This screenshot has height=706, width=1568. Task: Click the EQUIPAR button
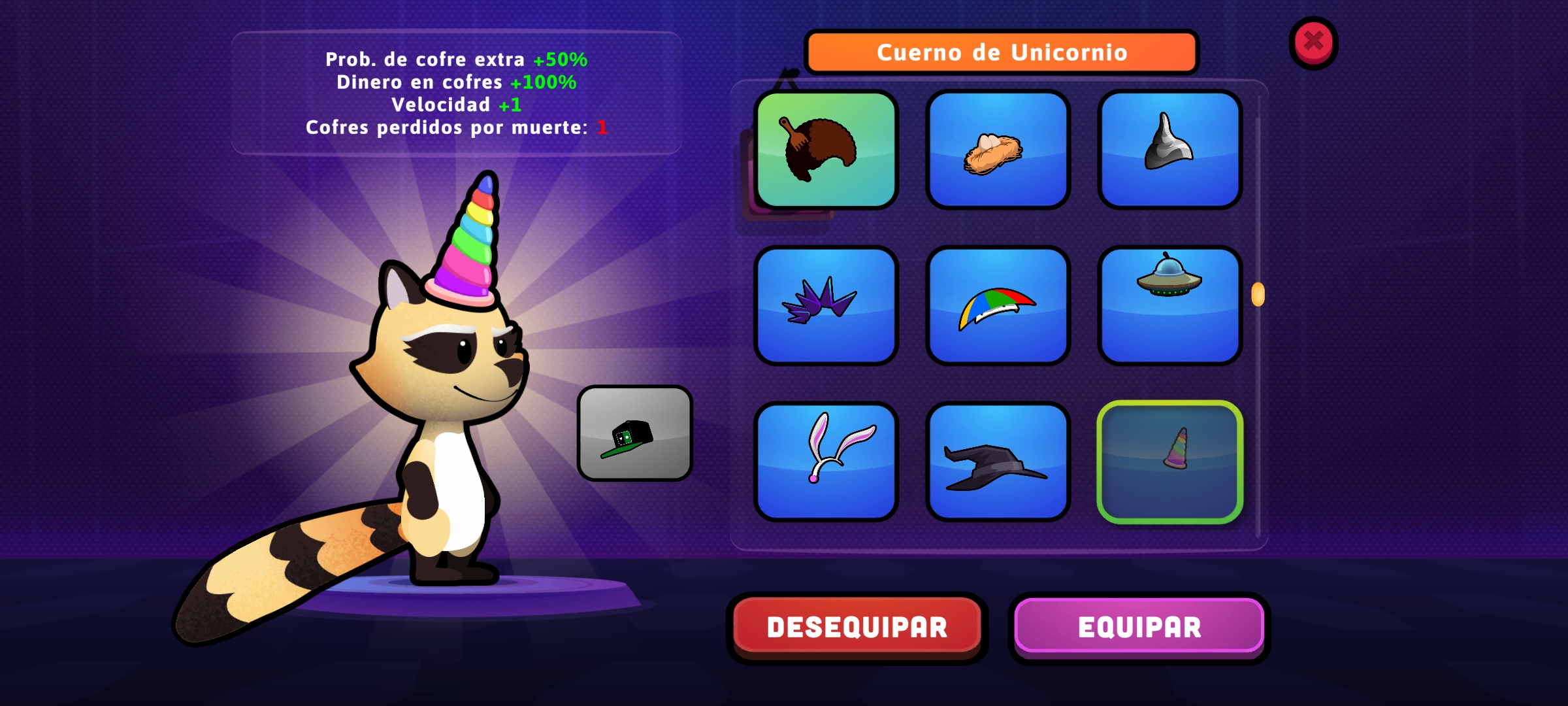[x=1139, y=627]
